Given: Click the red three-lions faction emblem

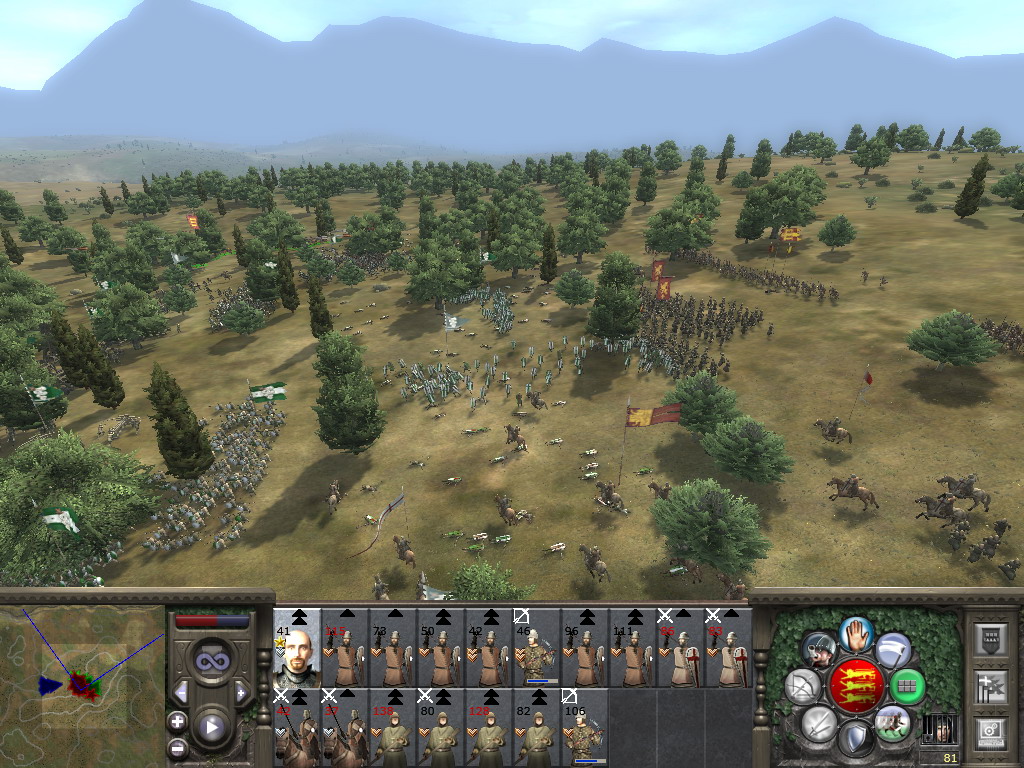Looking at the screenshot, I should (x=855, y=686).
